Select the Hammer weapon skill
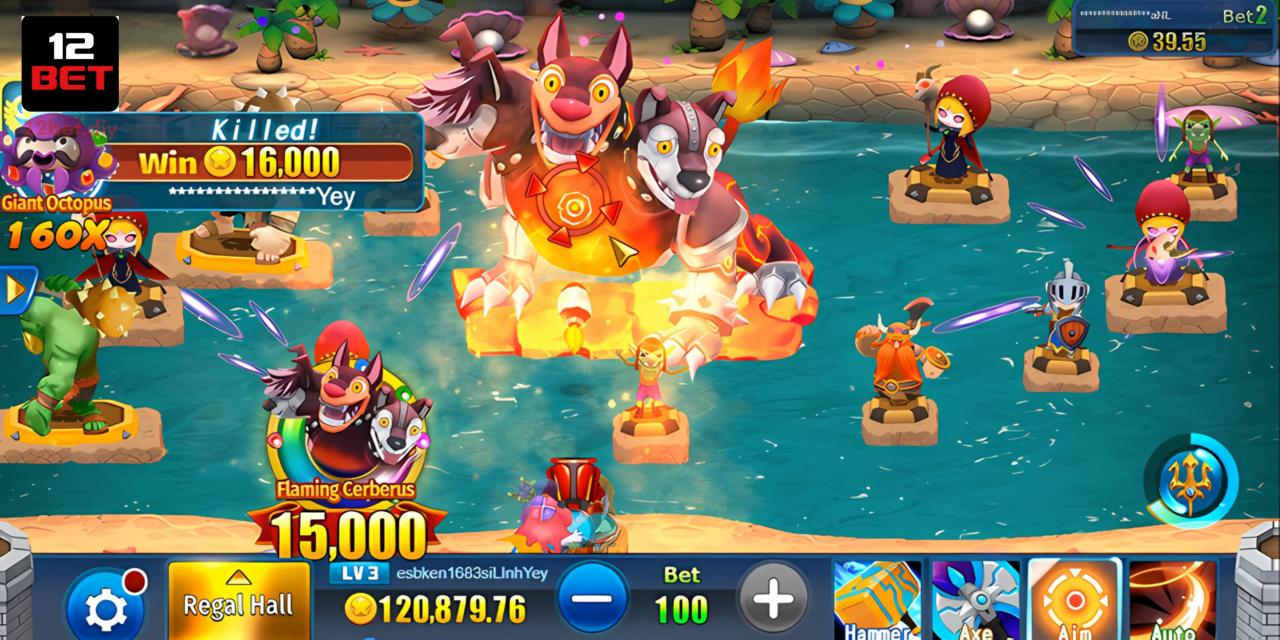 (x=877, y=600)
